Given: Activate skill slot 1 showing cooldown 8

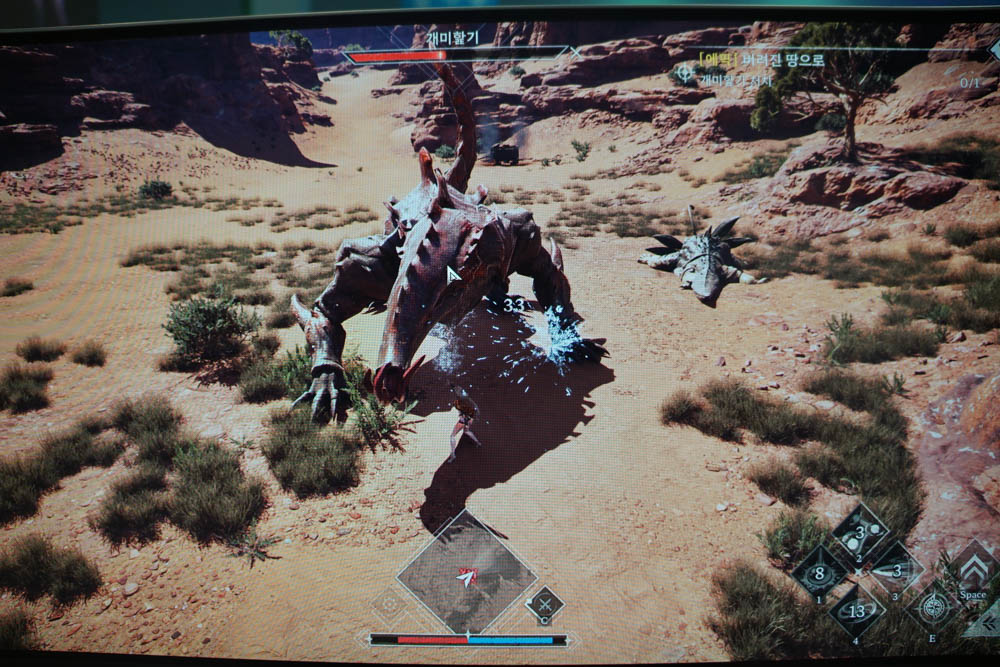Looking at the screenshot, I should click(x=820, y=574).
